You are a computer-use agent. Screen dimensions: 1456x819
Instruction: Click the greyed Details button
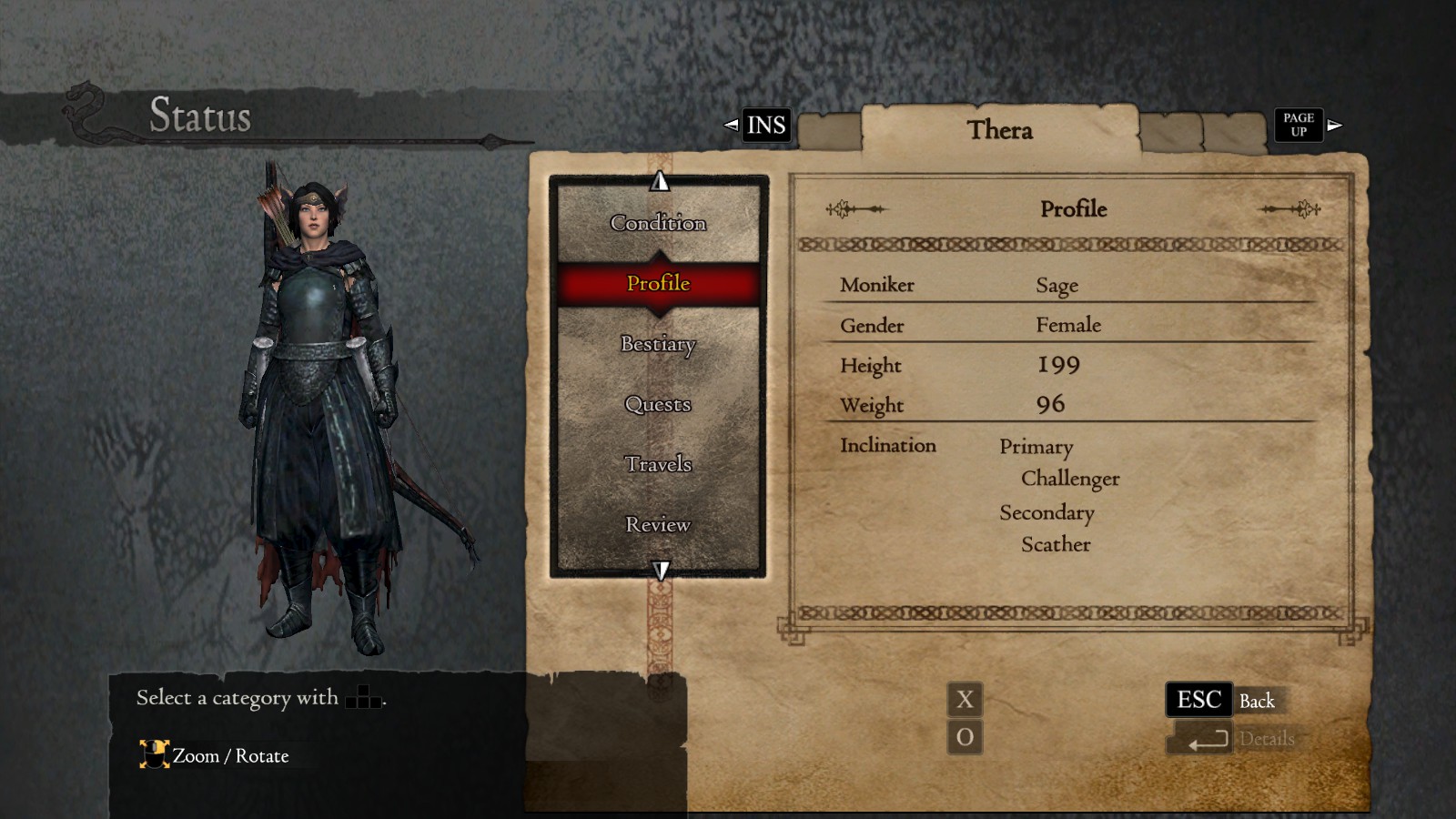[x=1269, y=739]
